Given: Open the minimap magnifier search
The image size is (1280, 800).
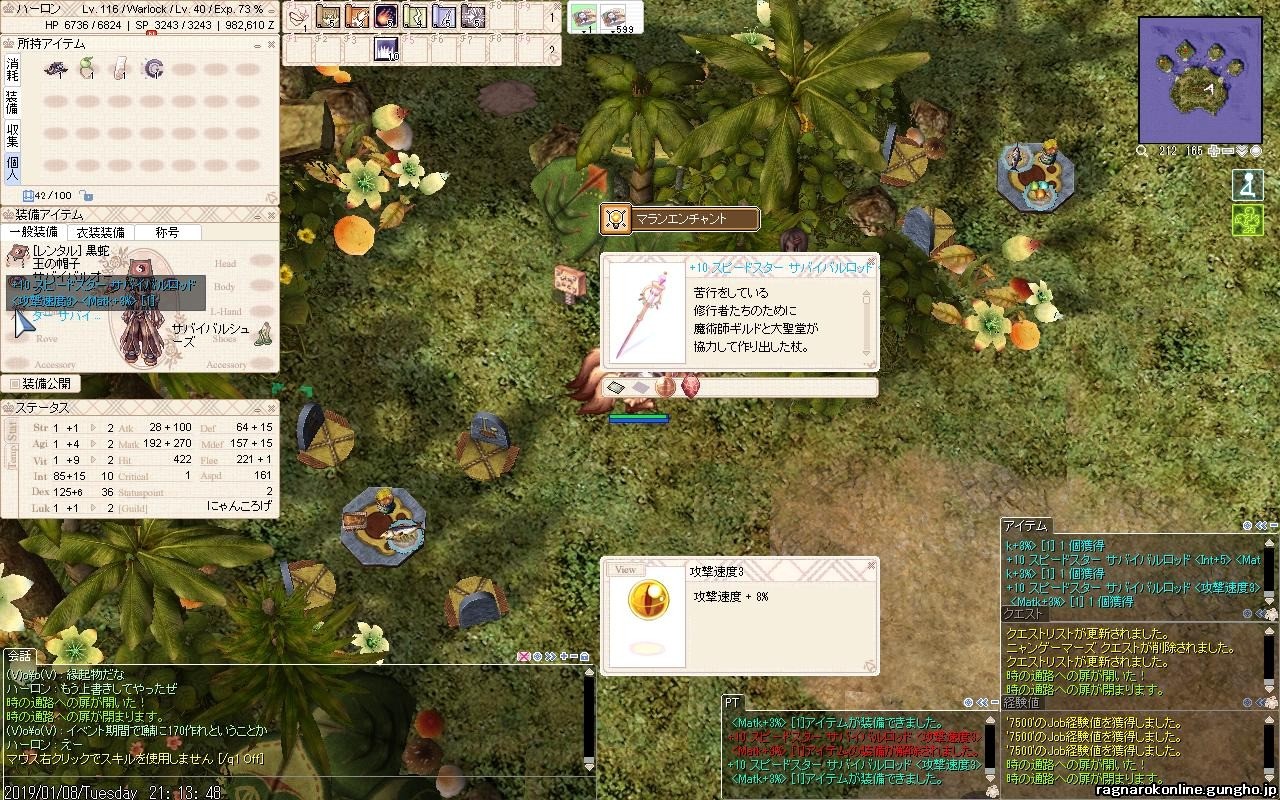Looking at the screenshot, I should 1142,151.
